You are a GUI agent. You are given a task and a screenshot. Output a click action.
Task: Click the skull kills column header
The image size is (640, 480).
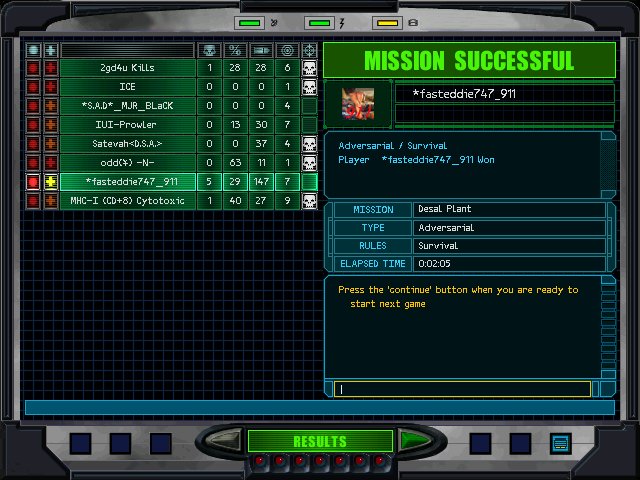pos(209,50)
